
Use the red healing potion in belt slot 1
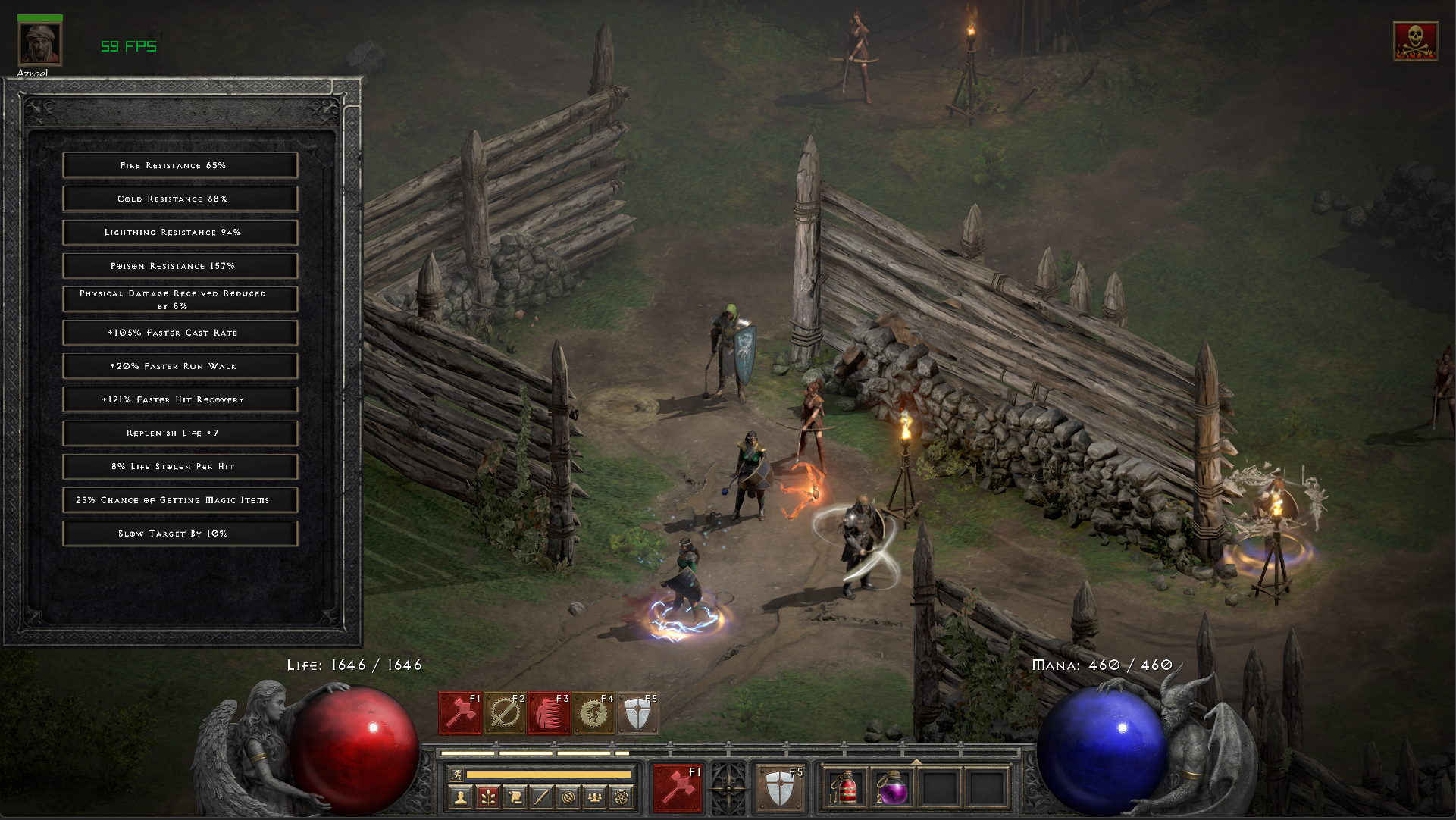click(846, 788)
